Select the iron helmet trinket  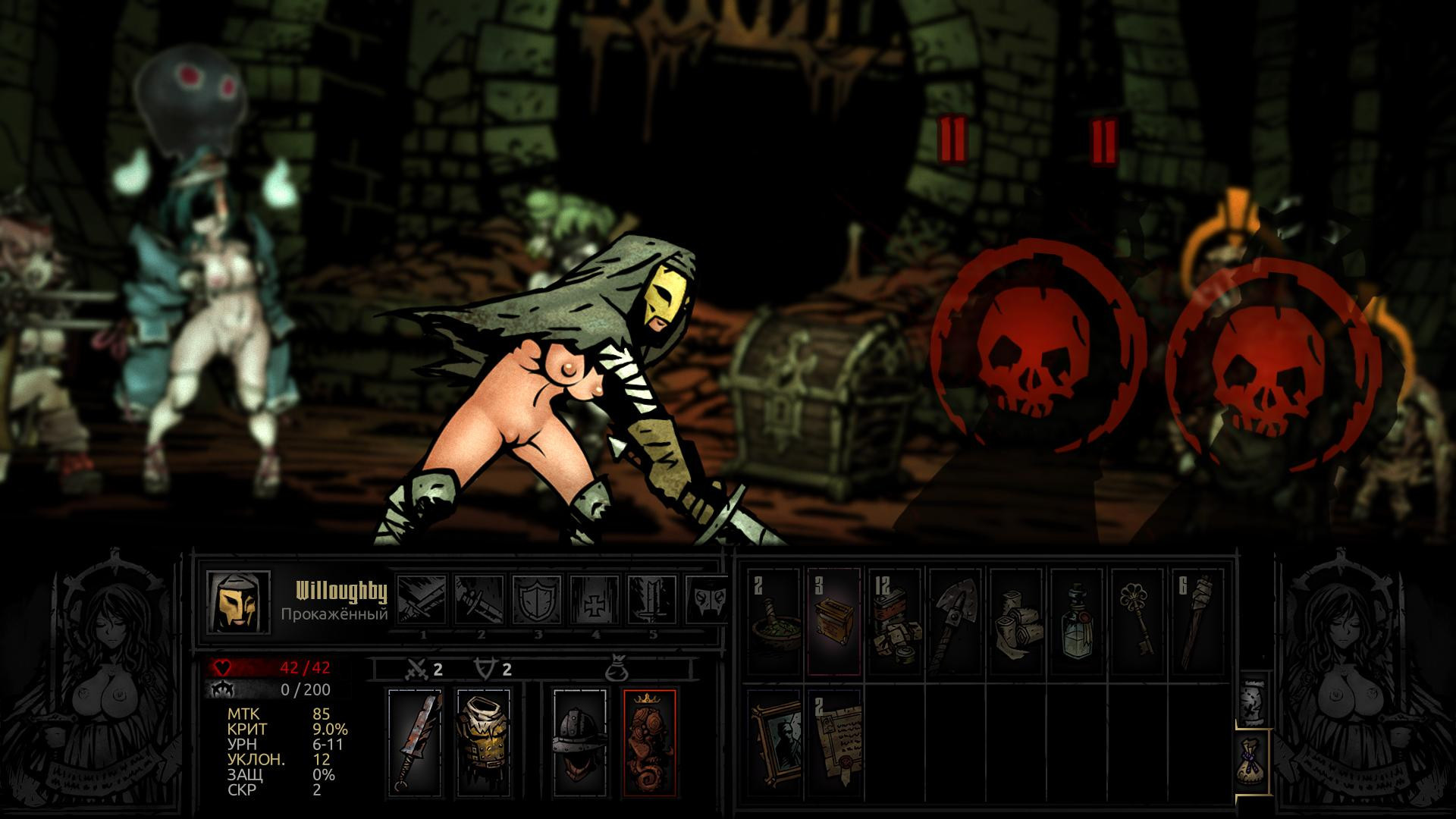point(578,742)
